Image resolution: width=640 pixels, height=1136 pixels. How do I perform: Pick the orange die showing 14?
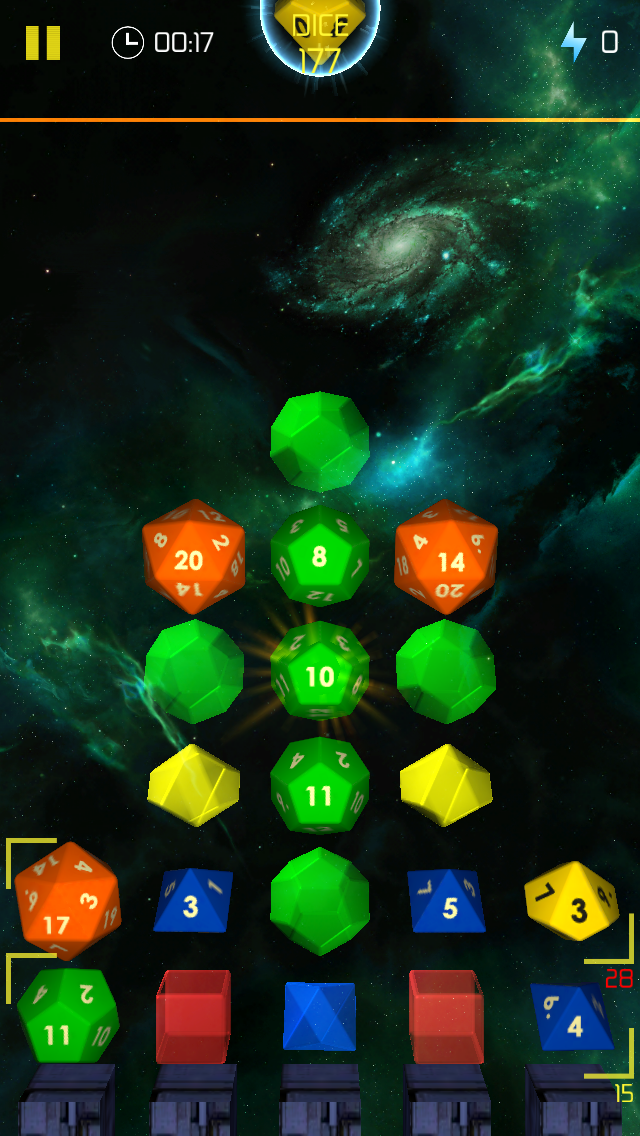coord(446,557)
